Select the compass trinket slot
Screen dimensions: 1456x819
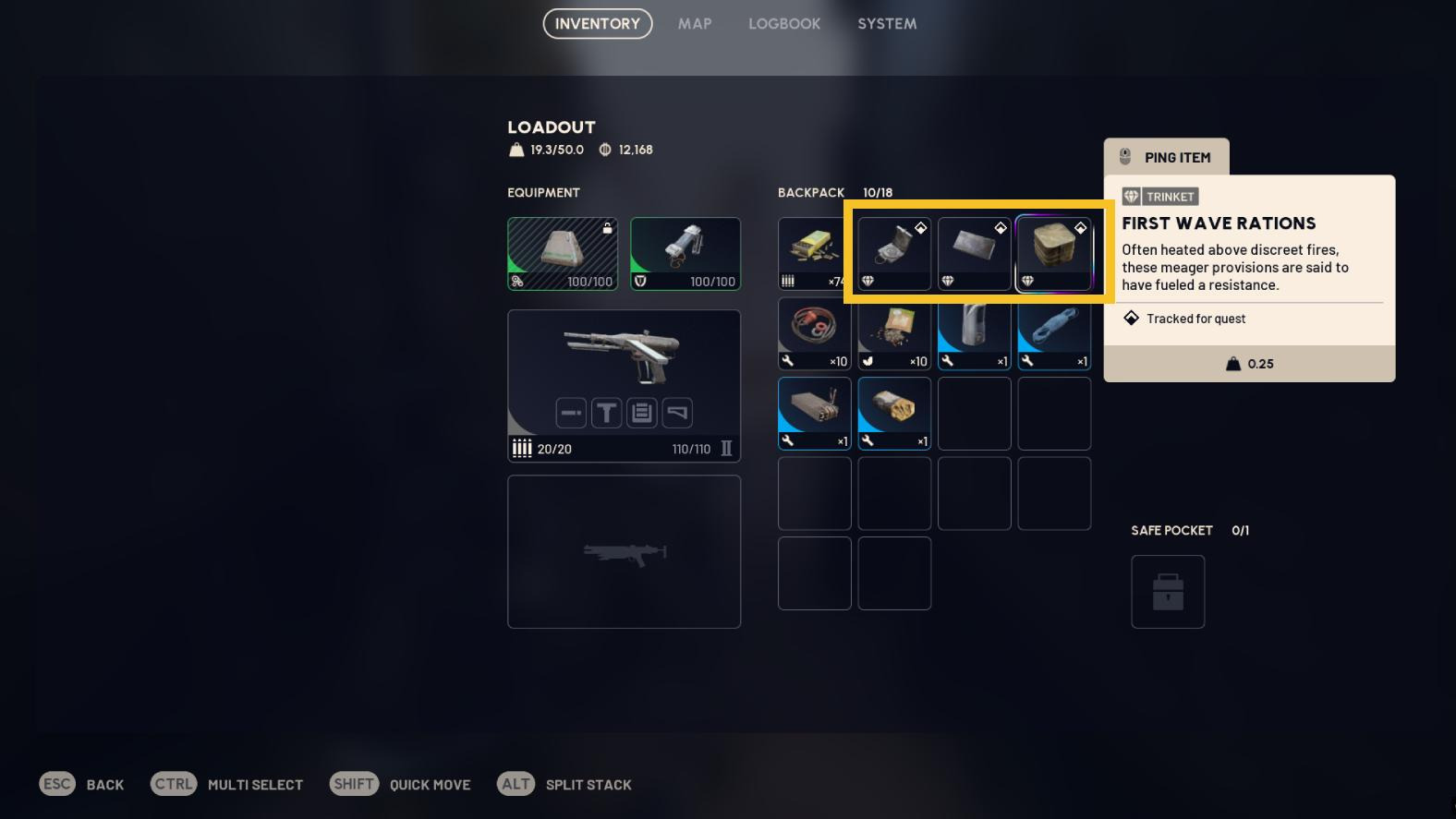[x=894, y=254]
